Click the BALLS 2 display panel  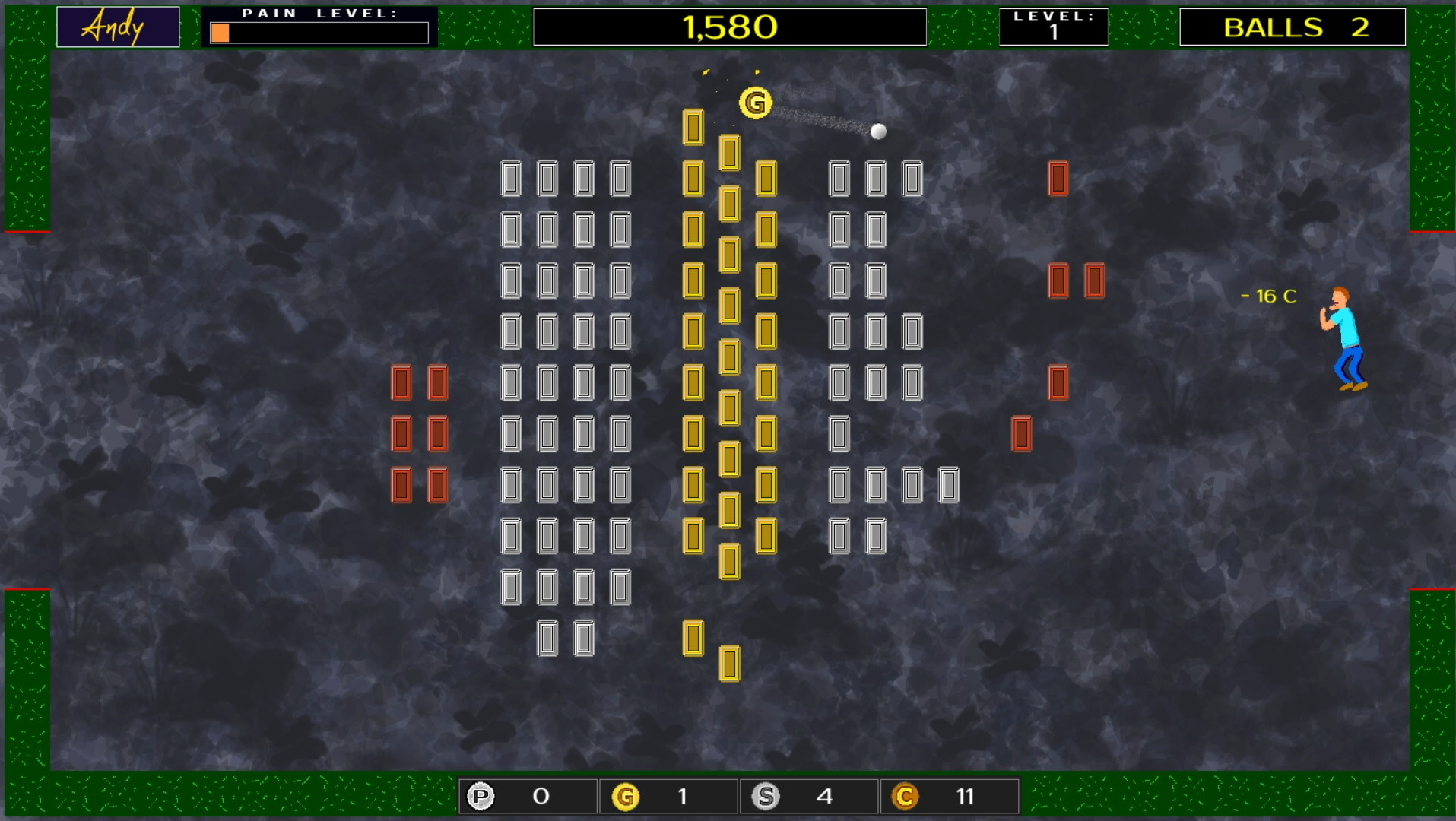1293,27
